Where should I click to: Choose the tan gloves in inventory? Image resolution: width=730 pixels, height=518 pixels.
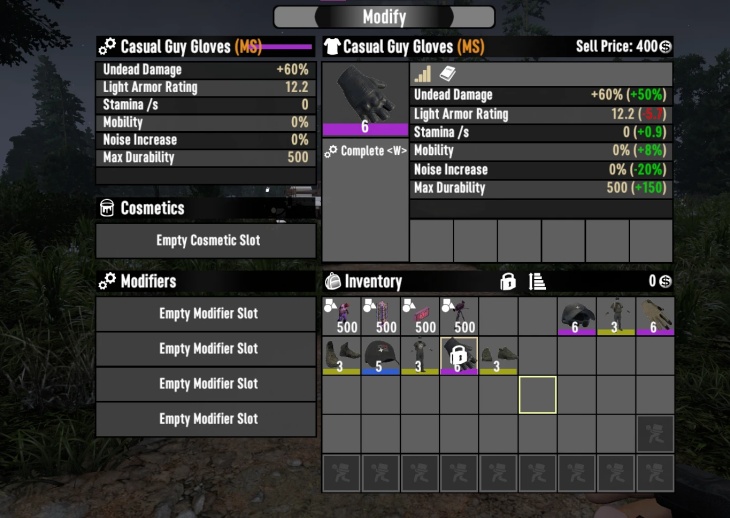click(654, 316)
